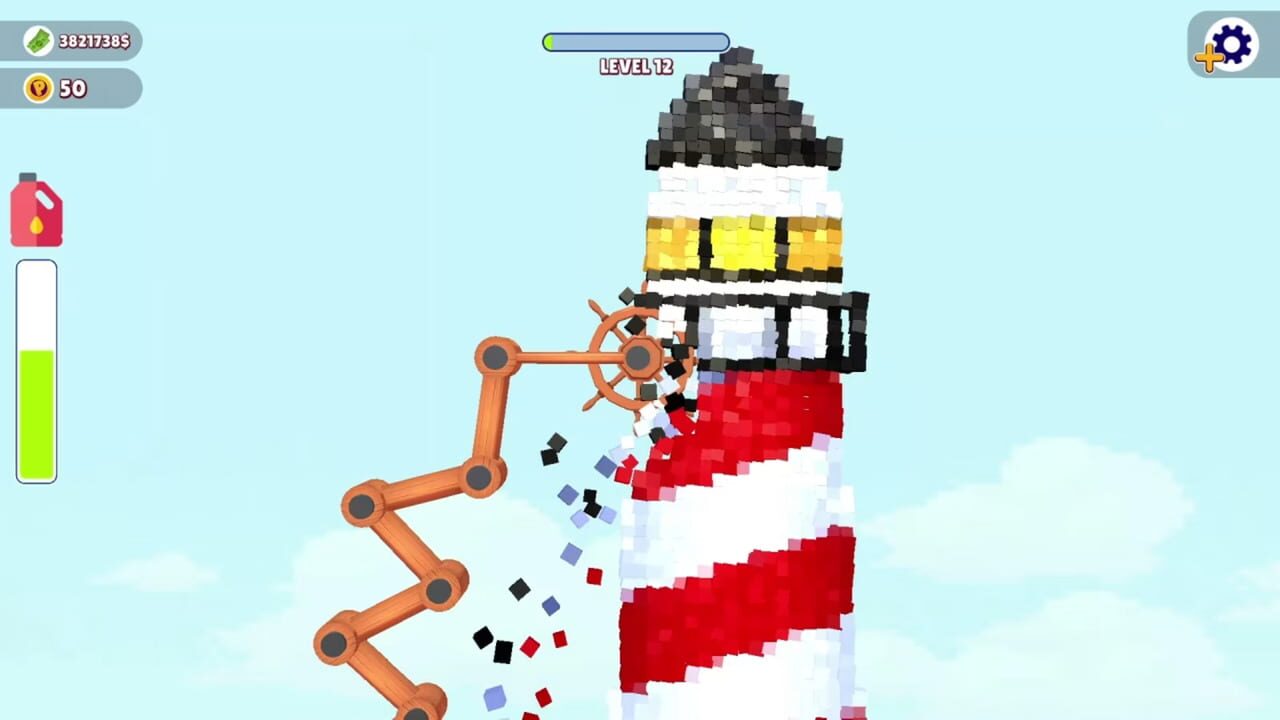Tap the top joint of the drill arm
This screenshot has height=720, width=1280.
(x=497, y=354)
